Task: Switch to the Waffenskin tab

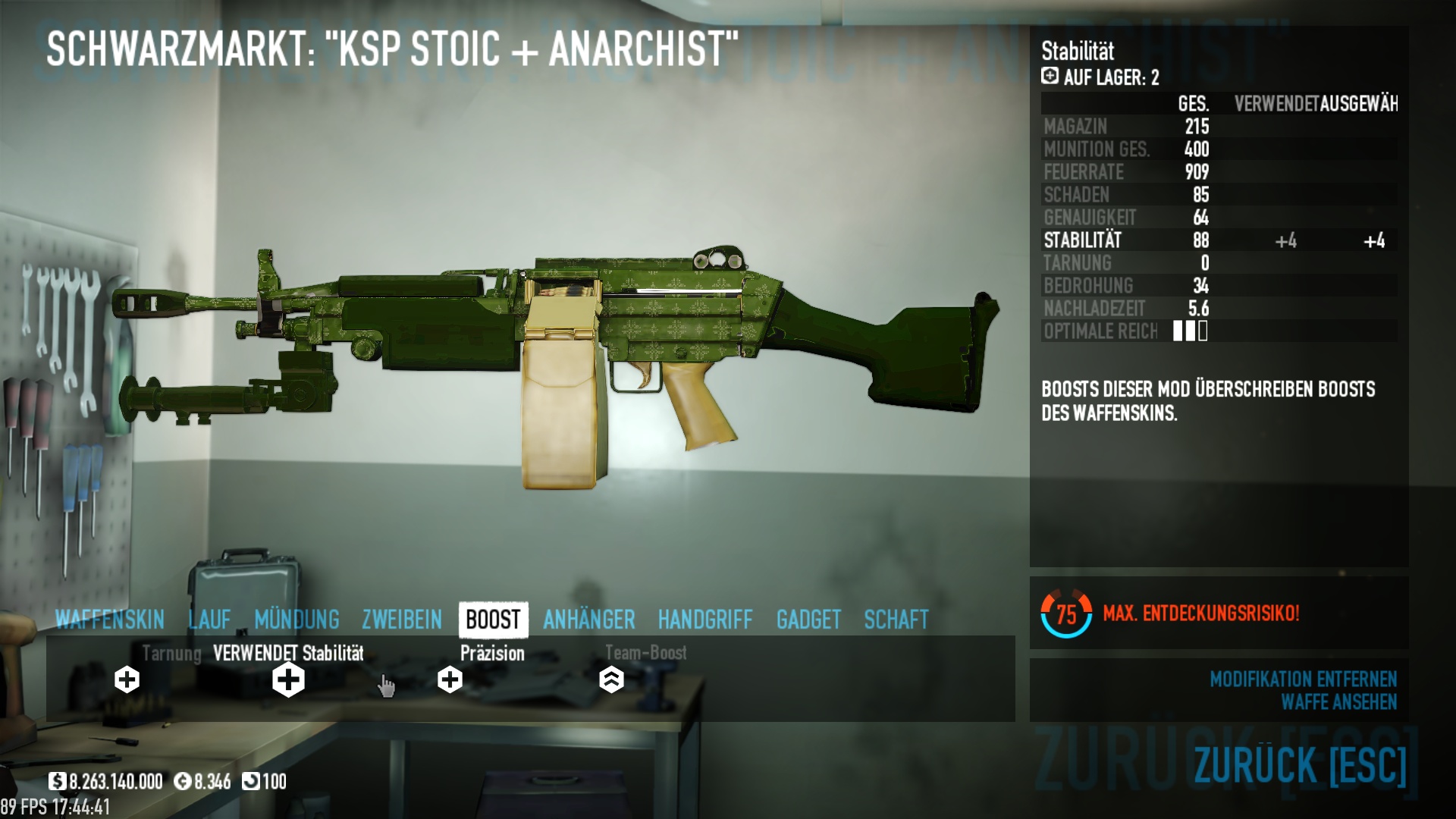Action: (110, 620)
